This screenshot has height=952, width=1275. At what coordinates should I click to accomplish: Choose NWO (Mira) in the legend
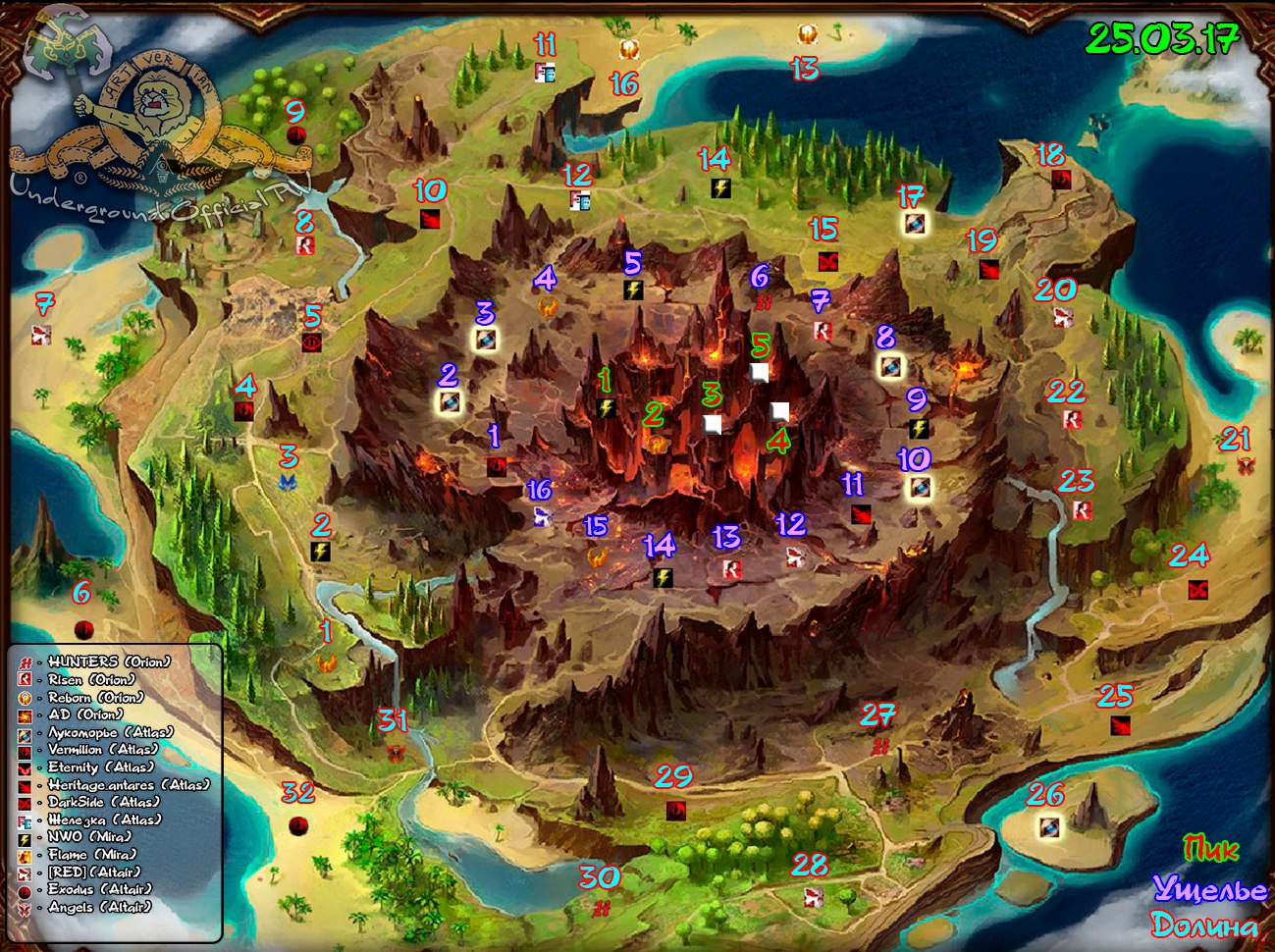tap(88, 837)
